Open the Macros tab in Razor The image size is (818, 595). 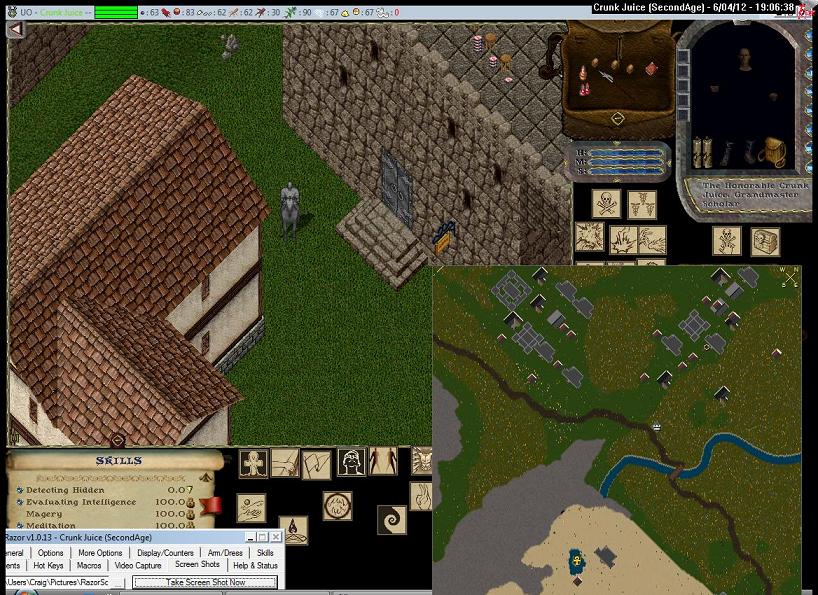[x=89, y=566]
